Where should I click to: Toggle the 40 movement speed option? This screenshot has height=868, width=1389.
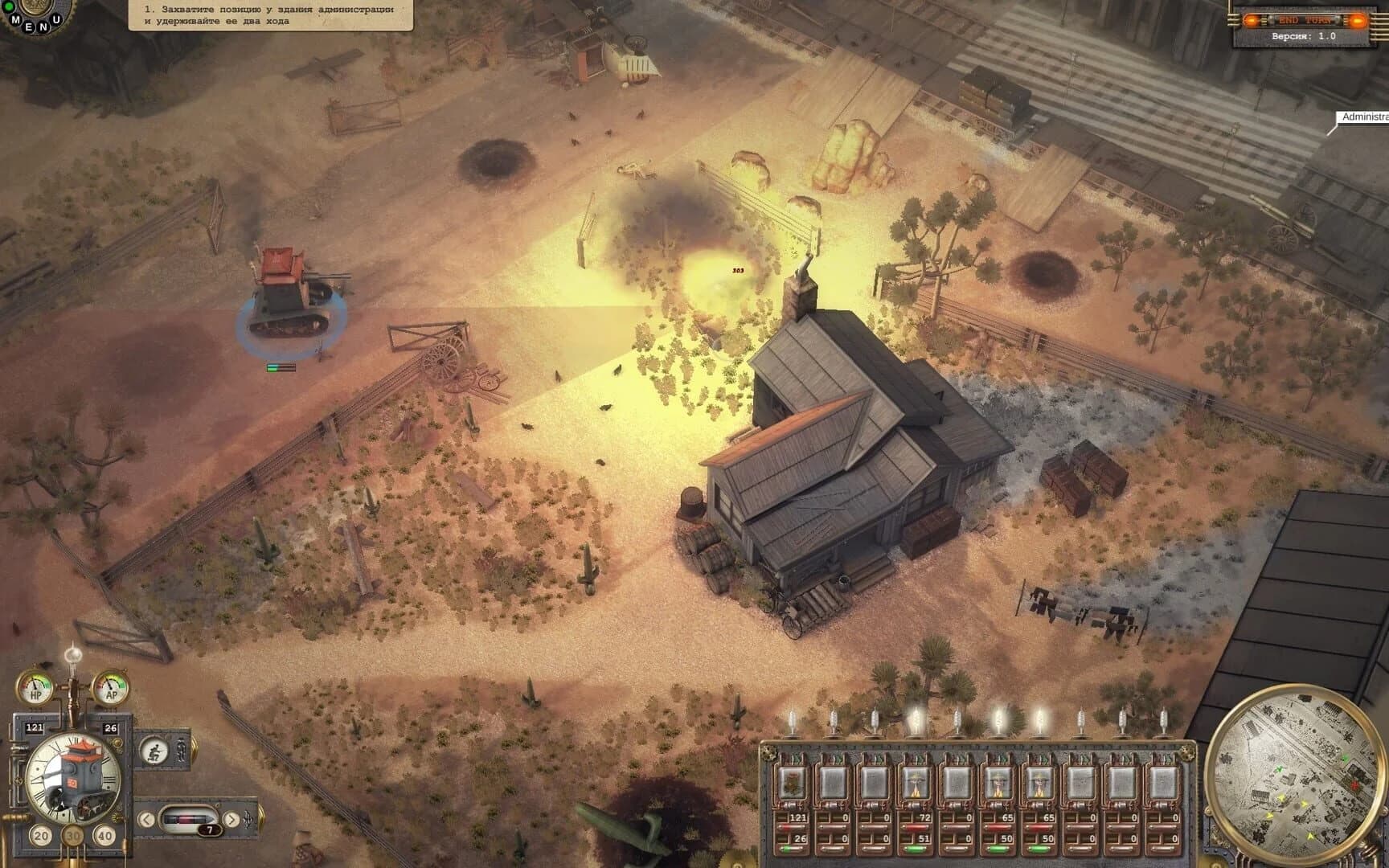point(105,836)
